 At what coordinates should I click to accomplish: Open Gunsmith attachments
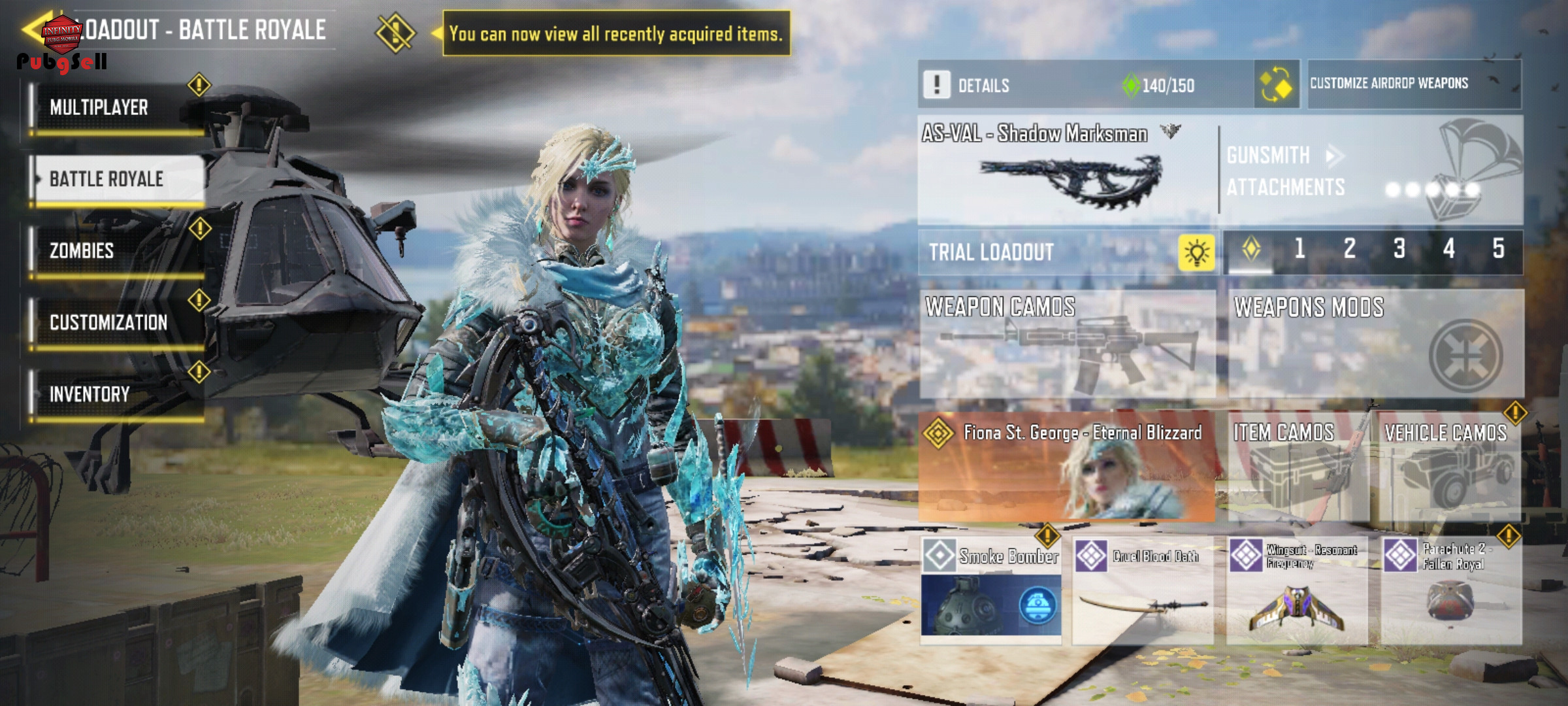point(1286,171)
